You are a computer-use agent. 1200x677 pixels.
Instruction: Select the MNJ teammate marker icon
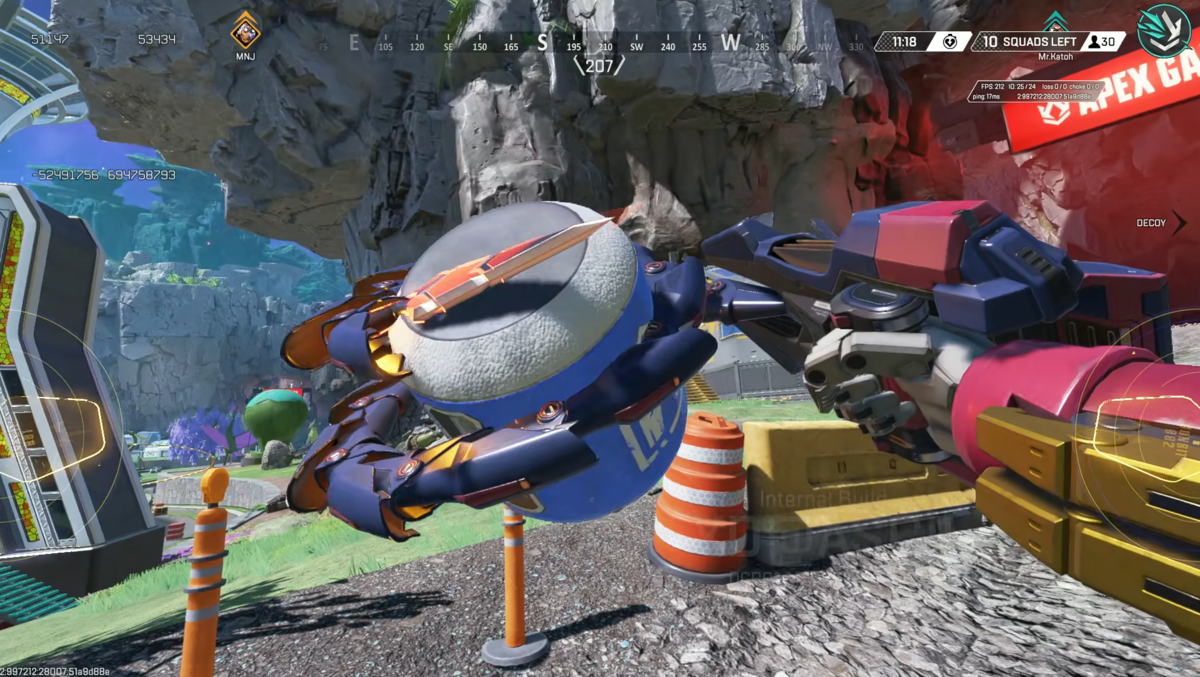[x=245, y=30]
